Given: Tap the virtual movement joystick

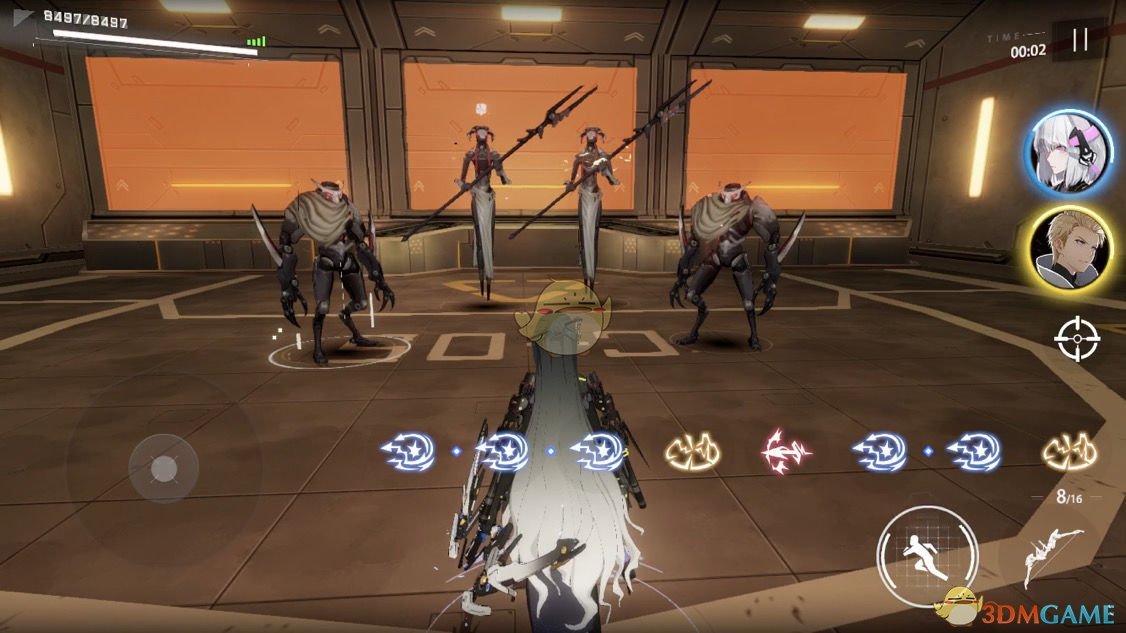Looking at the screenshot, I should 164,469.
